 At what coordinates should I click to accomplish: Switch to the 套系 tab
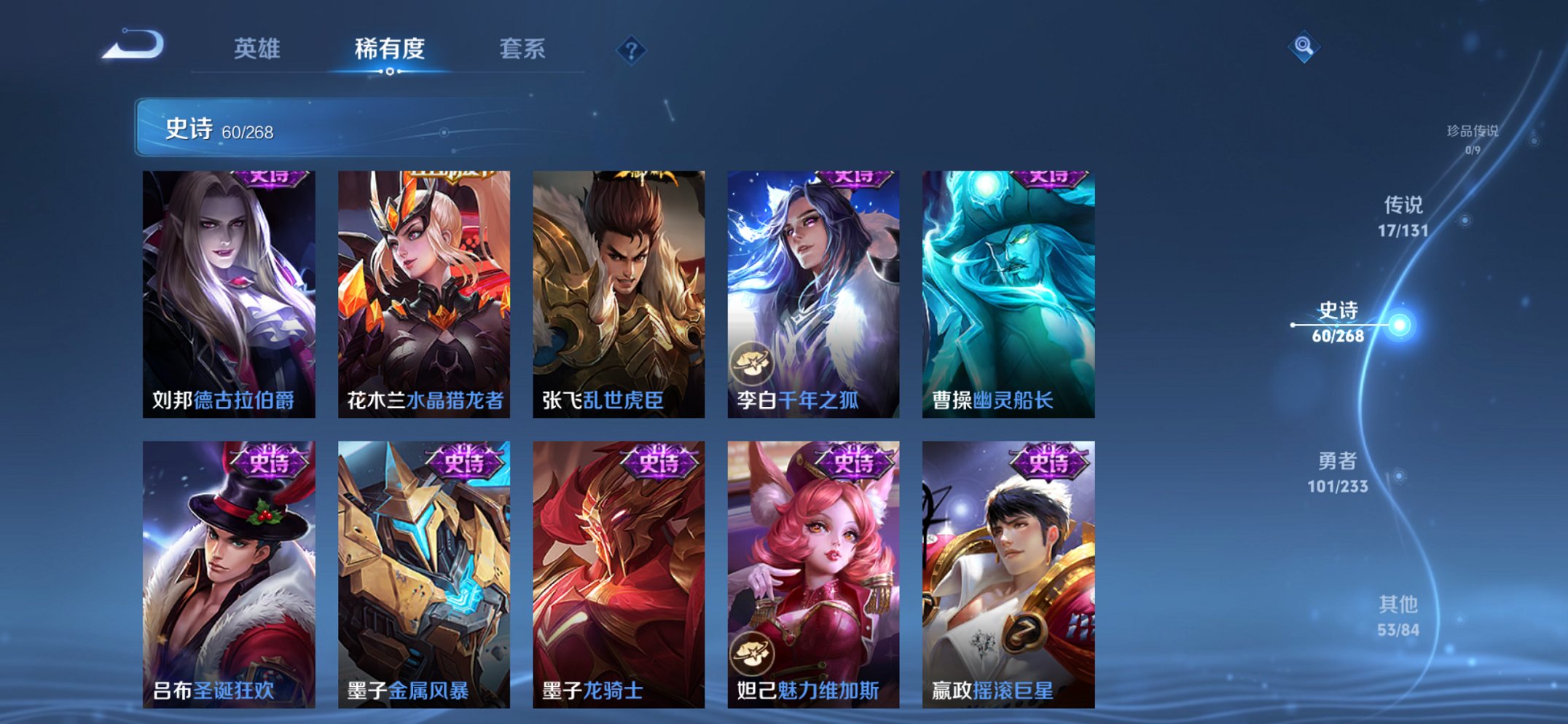[x=523, y=48]
